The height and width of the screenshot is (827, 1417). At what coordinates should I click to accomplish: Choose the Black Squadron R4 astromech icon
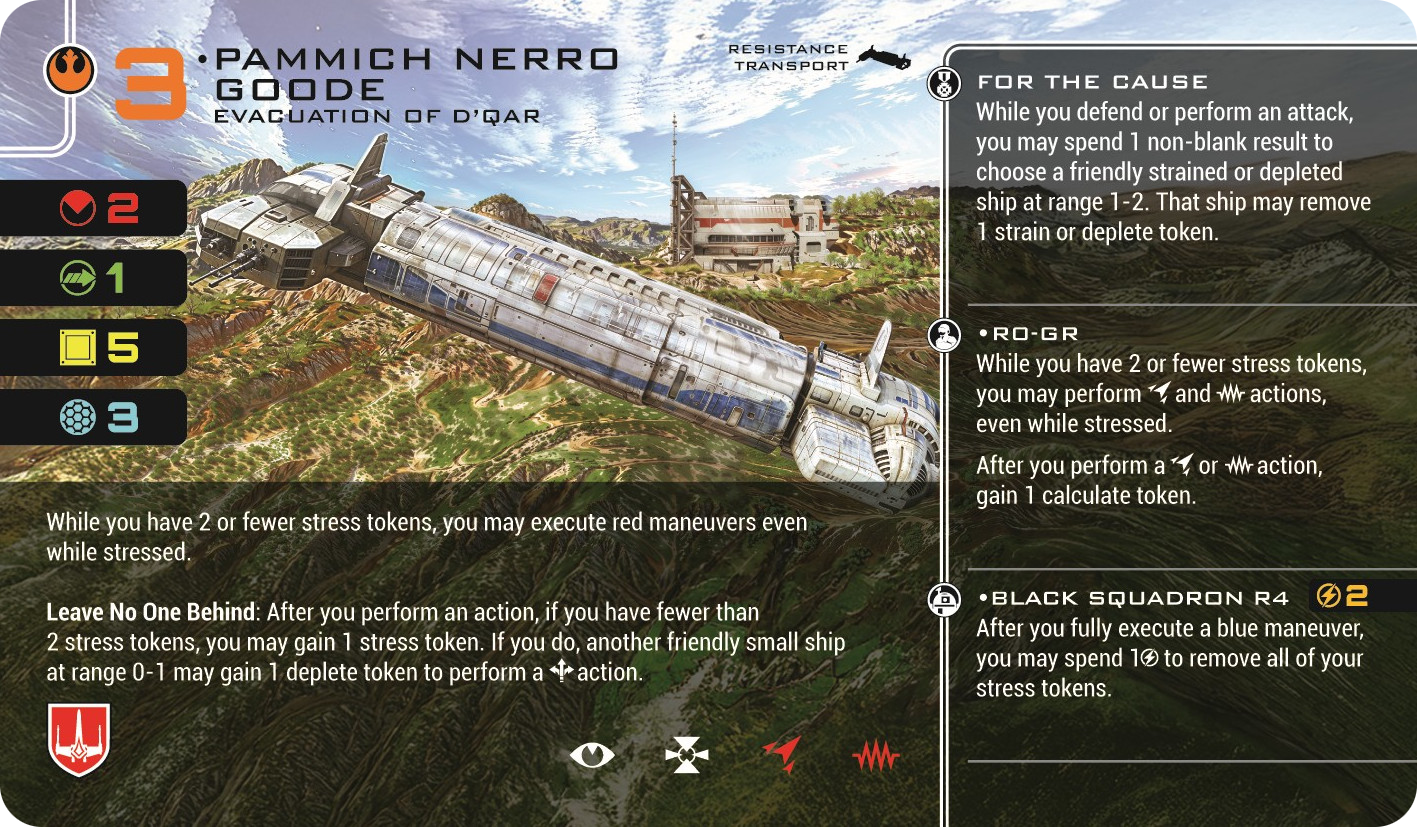click(941, 598)
